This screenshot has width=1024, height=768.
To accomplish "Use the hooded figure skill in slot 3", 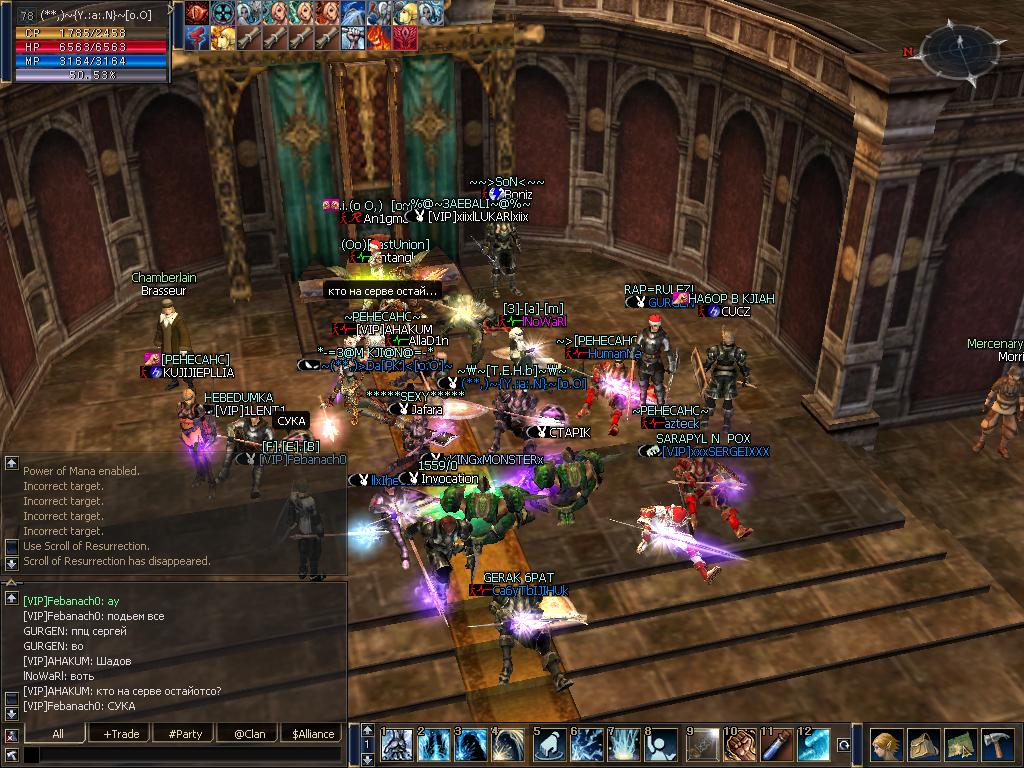I will coord(473,745).
